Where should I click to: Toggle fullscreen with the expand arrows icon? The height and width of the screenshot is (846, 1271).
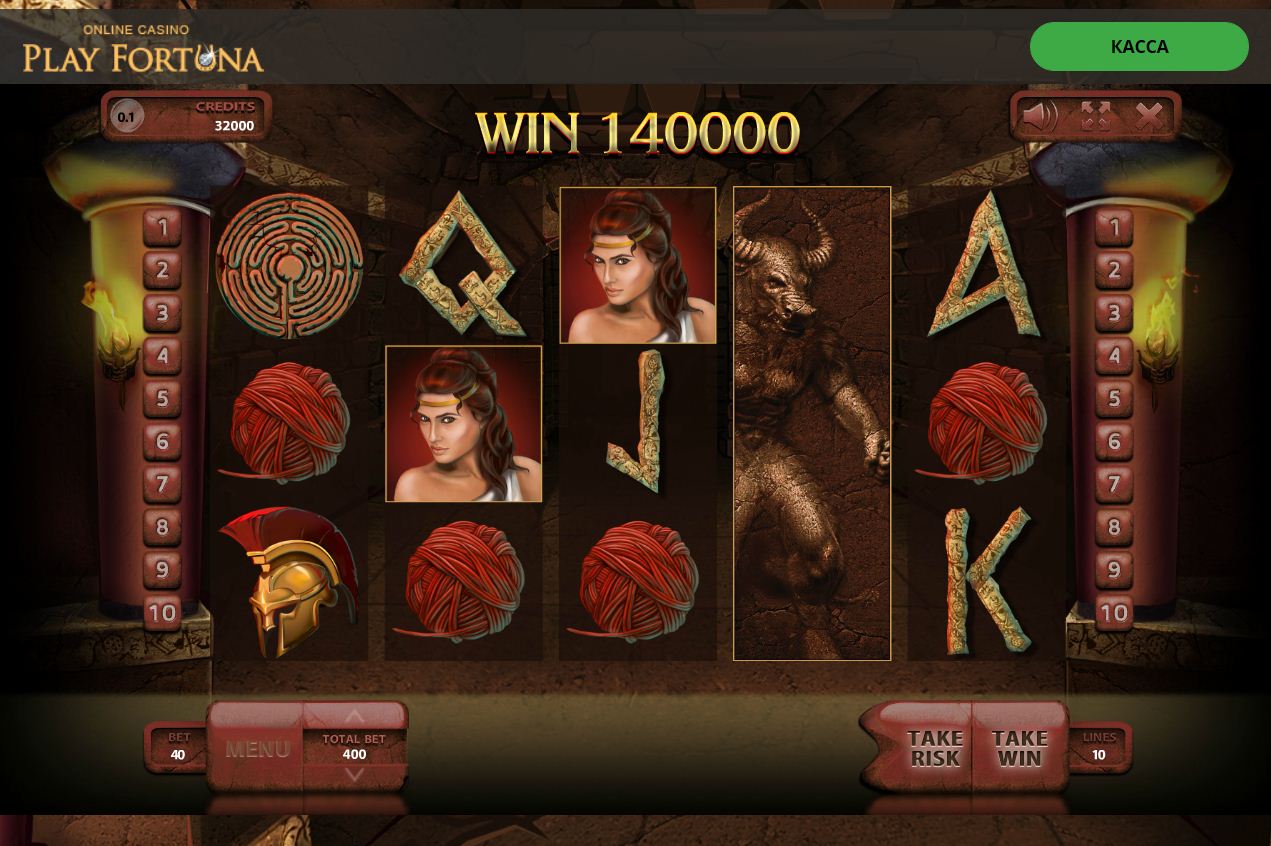1096,117
